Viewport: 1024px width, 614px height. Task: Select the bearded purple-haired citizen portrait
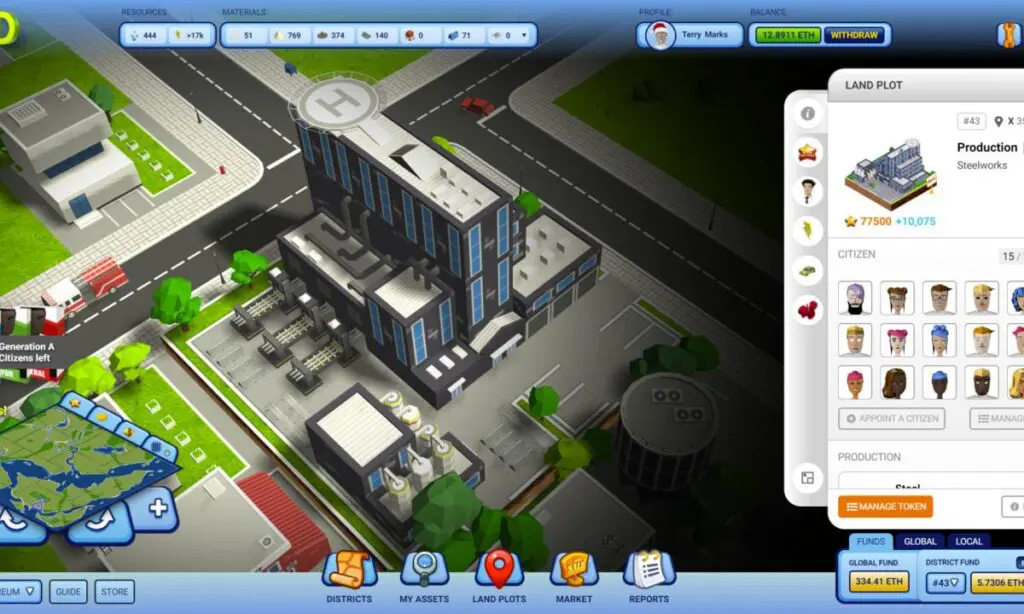coord(855,298)
